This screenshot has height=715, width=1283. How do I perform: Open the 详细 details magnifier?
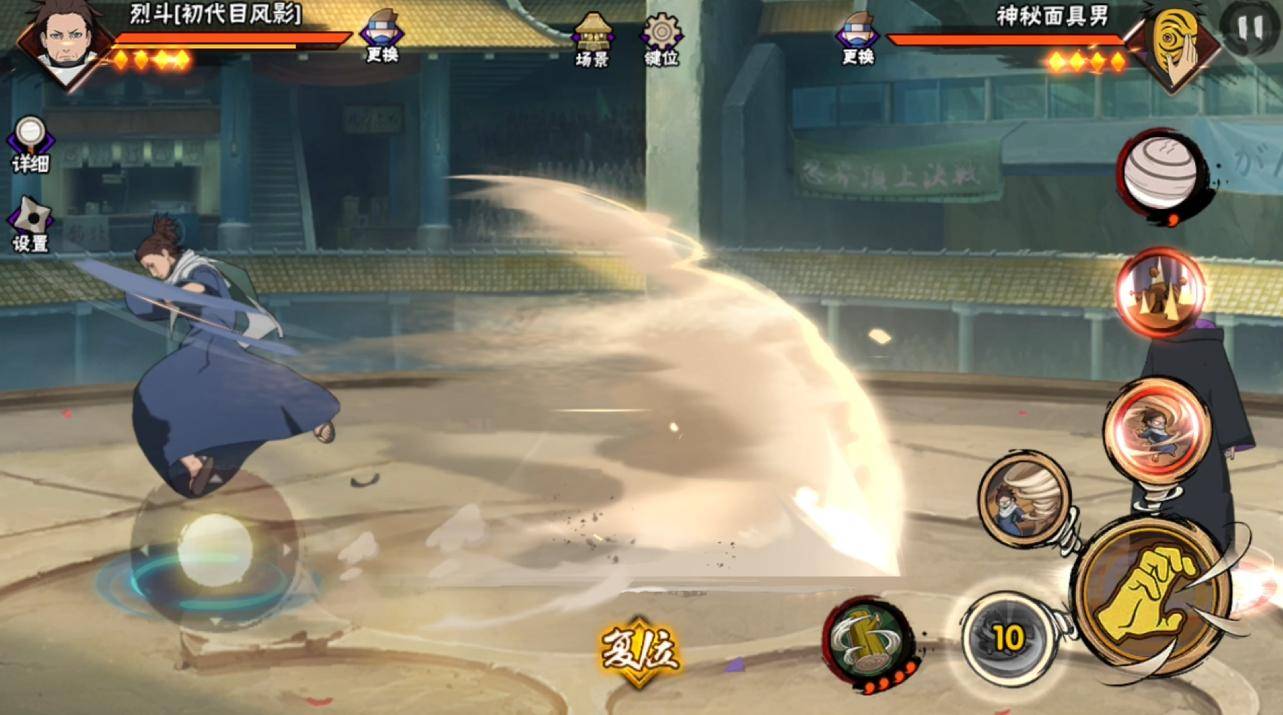pyautogui.click(x=30, y=143)
